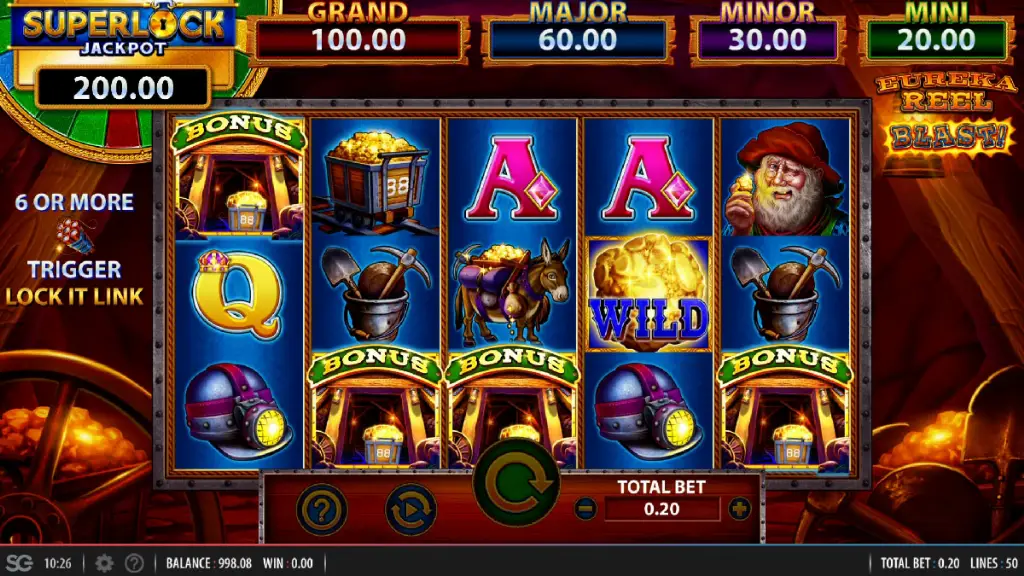Open settings via the gear icon
This screenshot has width=1024, height=576.
104,563
